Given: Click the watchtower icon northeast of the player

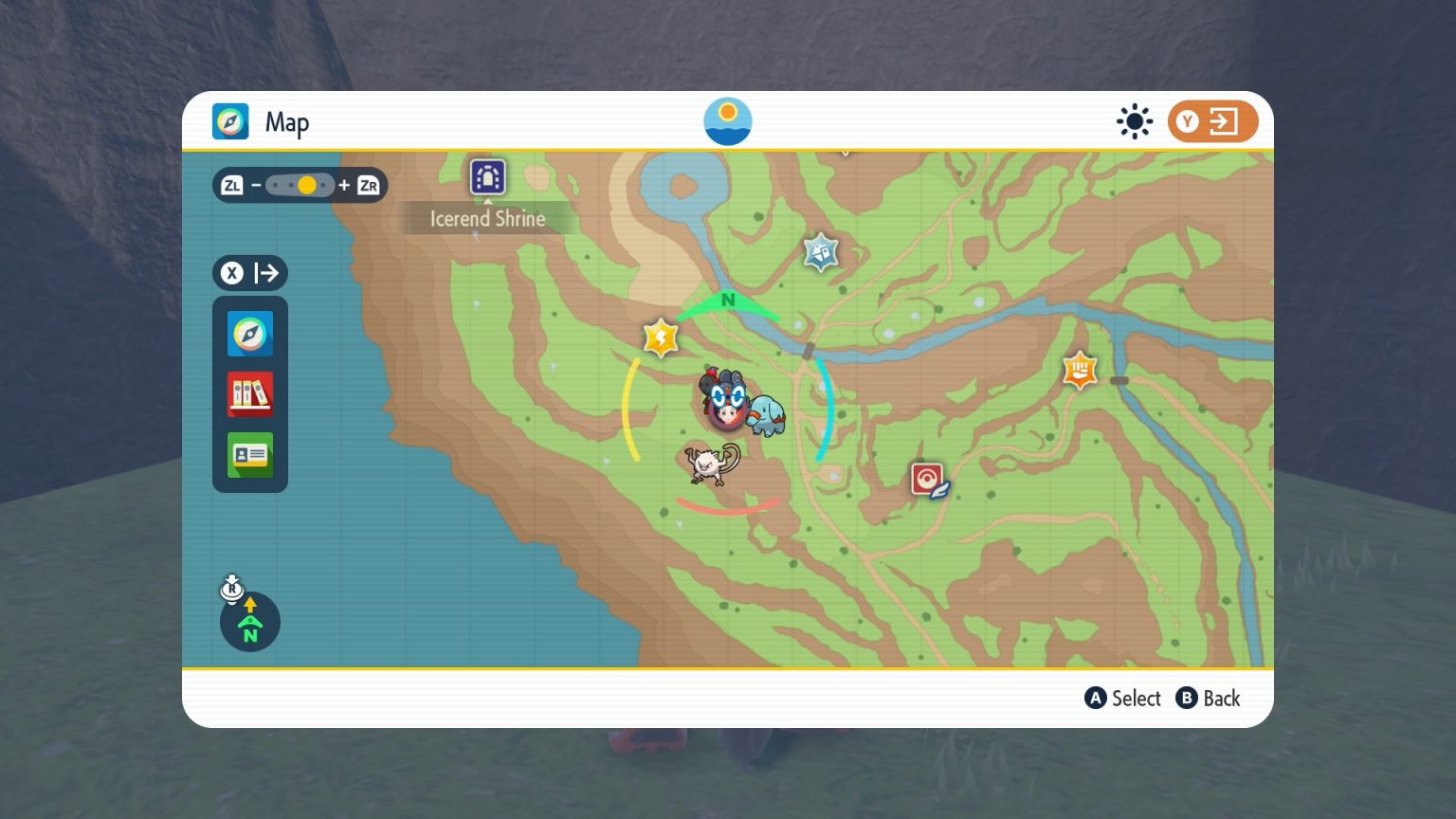Looking at the screenshot, I should pyautogui.click(x=819, y=251).
